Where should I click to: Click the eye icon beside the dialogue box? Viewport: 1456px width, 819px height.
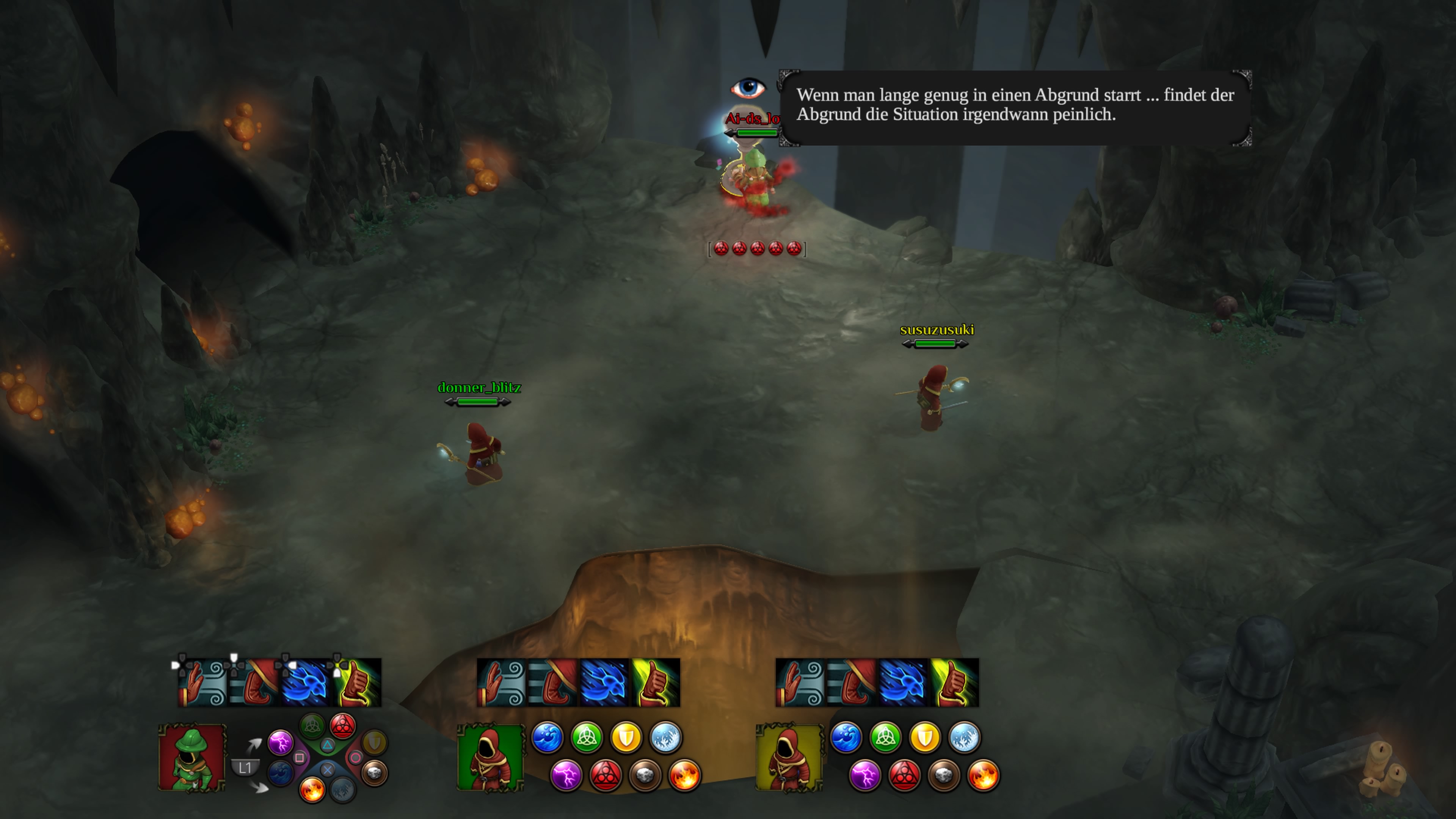pos(748,88)
